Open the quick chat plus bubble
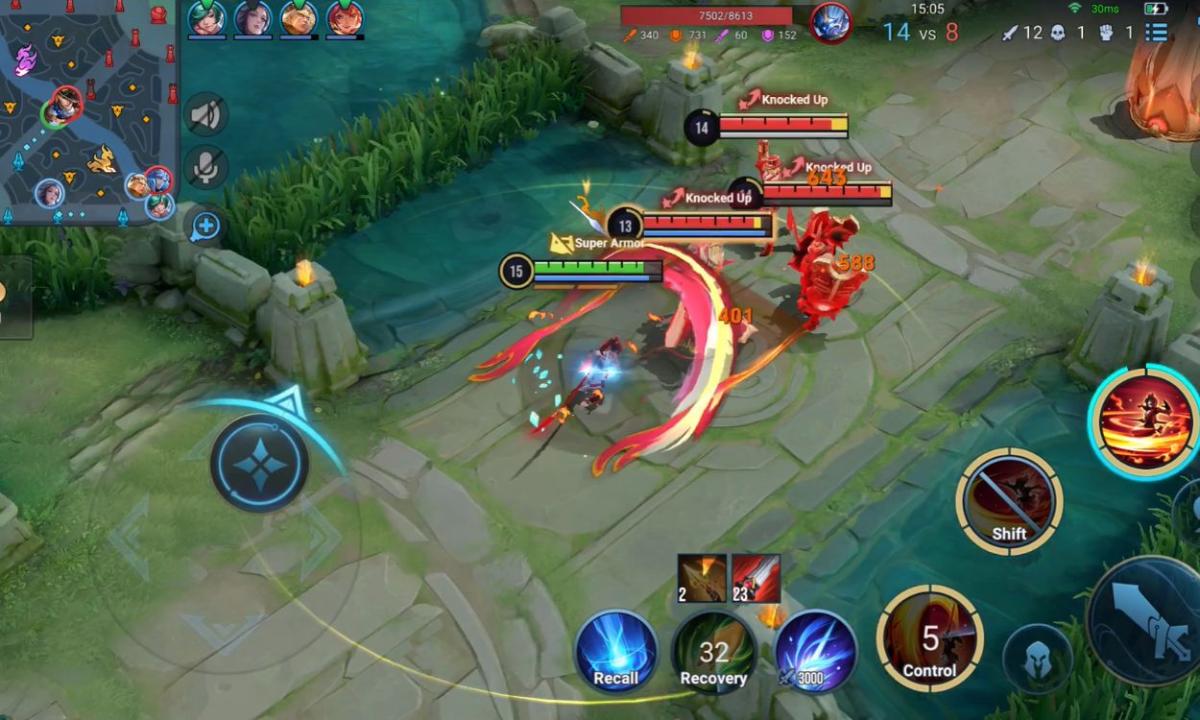 click(x=205, y=226)
